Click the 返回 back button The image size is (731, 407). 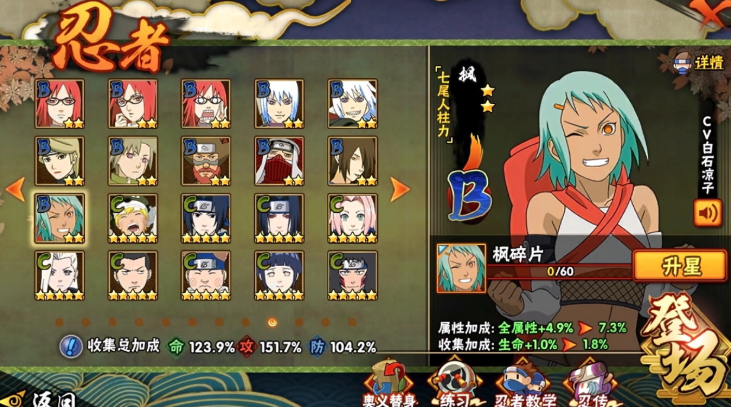point(40,397)
